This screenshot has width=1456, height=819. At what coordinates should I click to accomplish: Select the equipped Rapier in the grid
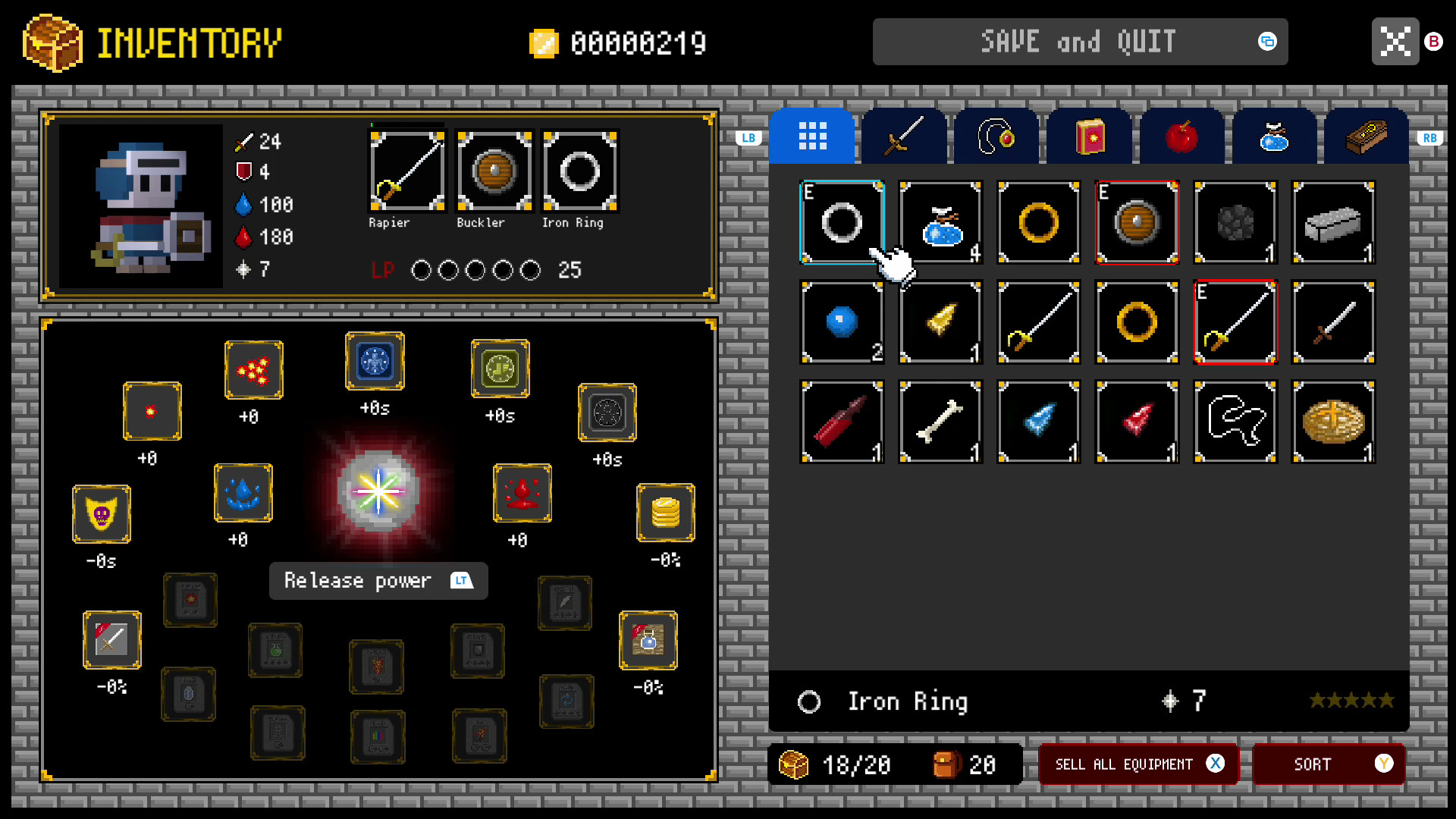1235,322
